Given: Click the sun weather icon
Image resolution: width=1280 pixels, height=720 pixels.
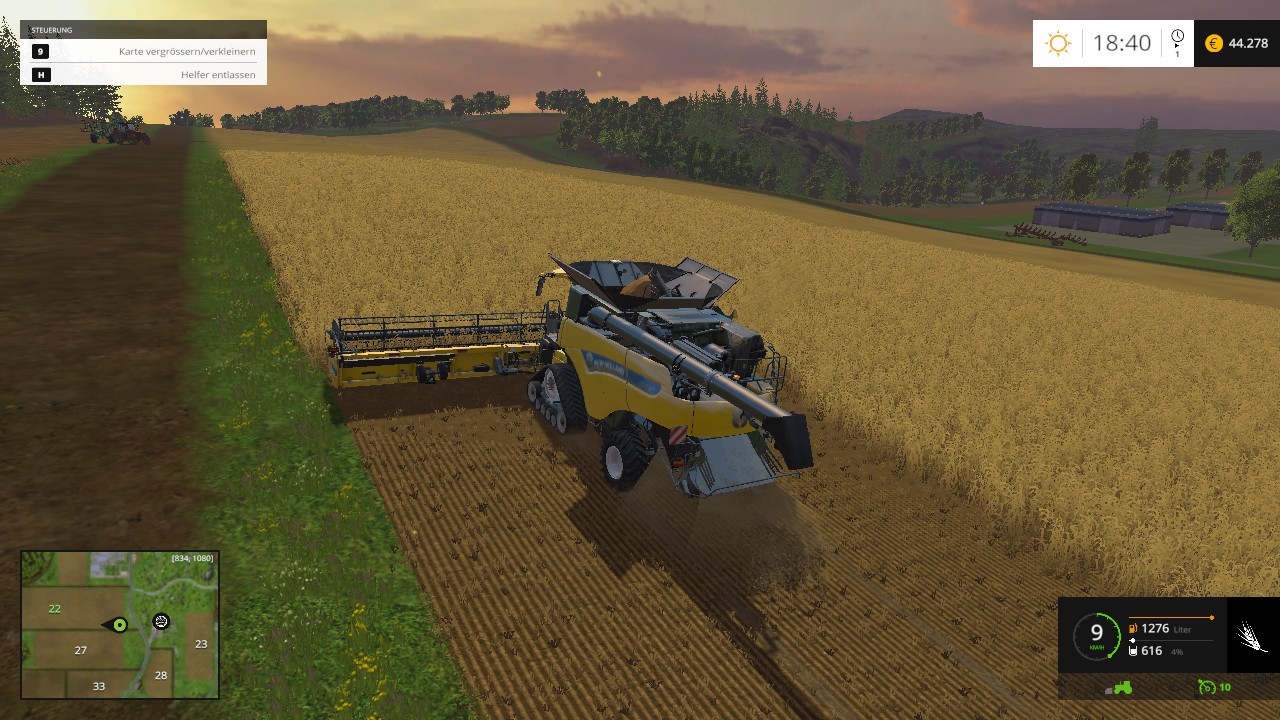Looking at the screenshot, I should click(1057, 43).
